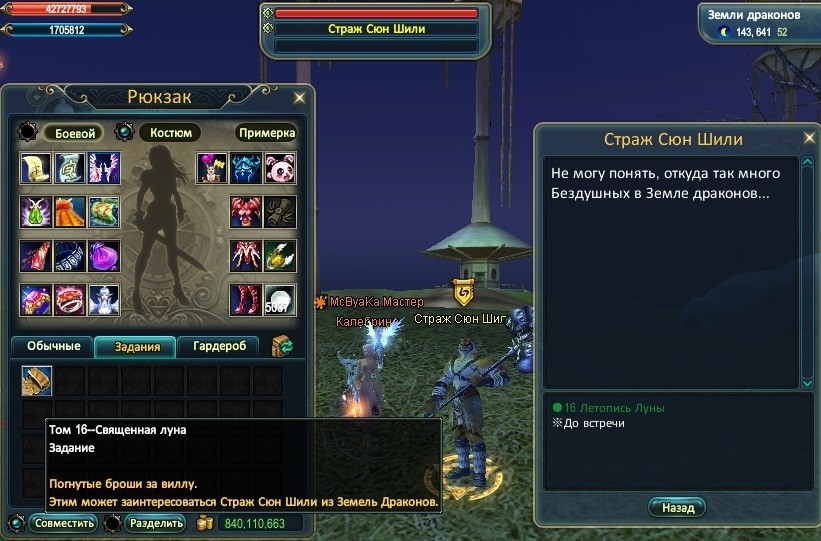821x541 pixels.
Task: Click the Назад button in the dialogue
Action: click(x=677, y=508)
